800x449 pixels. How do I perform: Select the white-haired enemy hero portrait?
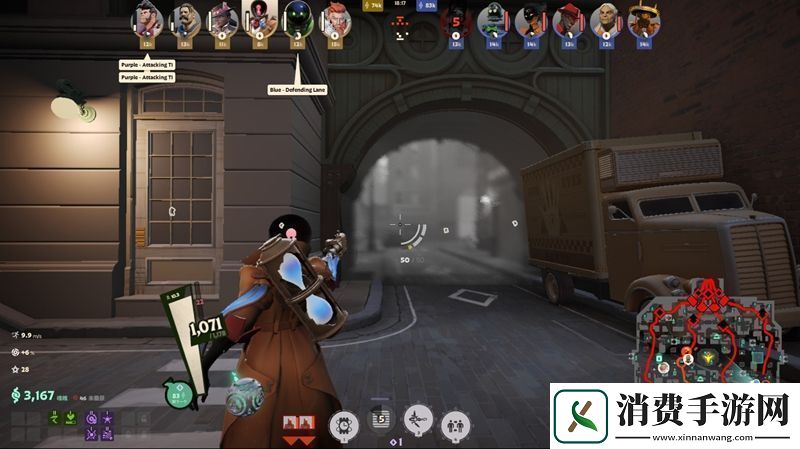click(605, 19)
